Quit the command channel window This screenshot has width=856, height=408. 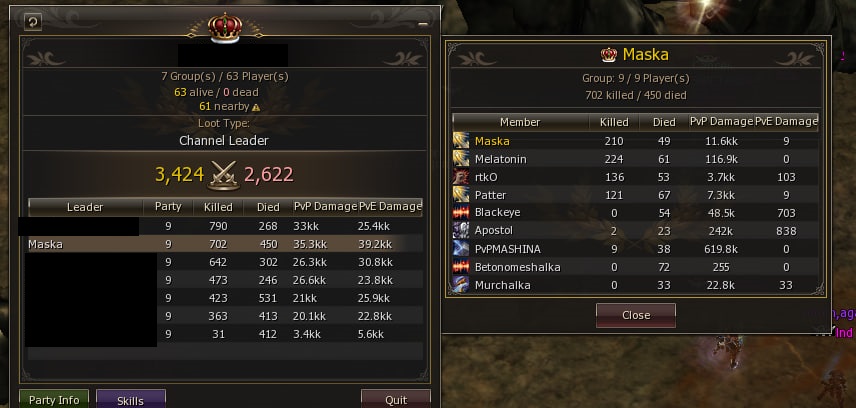click(x=395, y=400)
